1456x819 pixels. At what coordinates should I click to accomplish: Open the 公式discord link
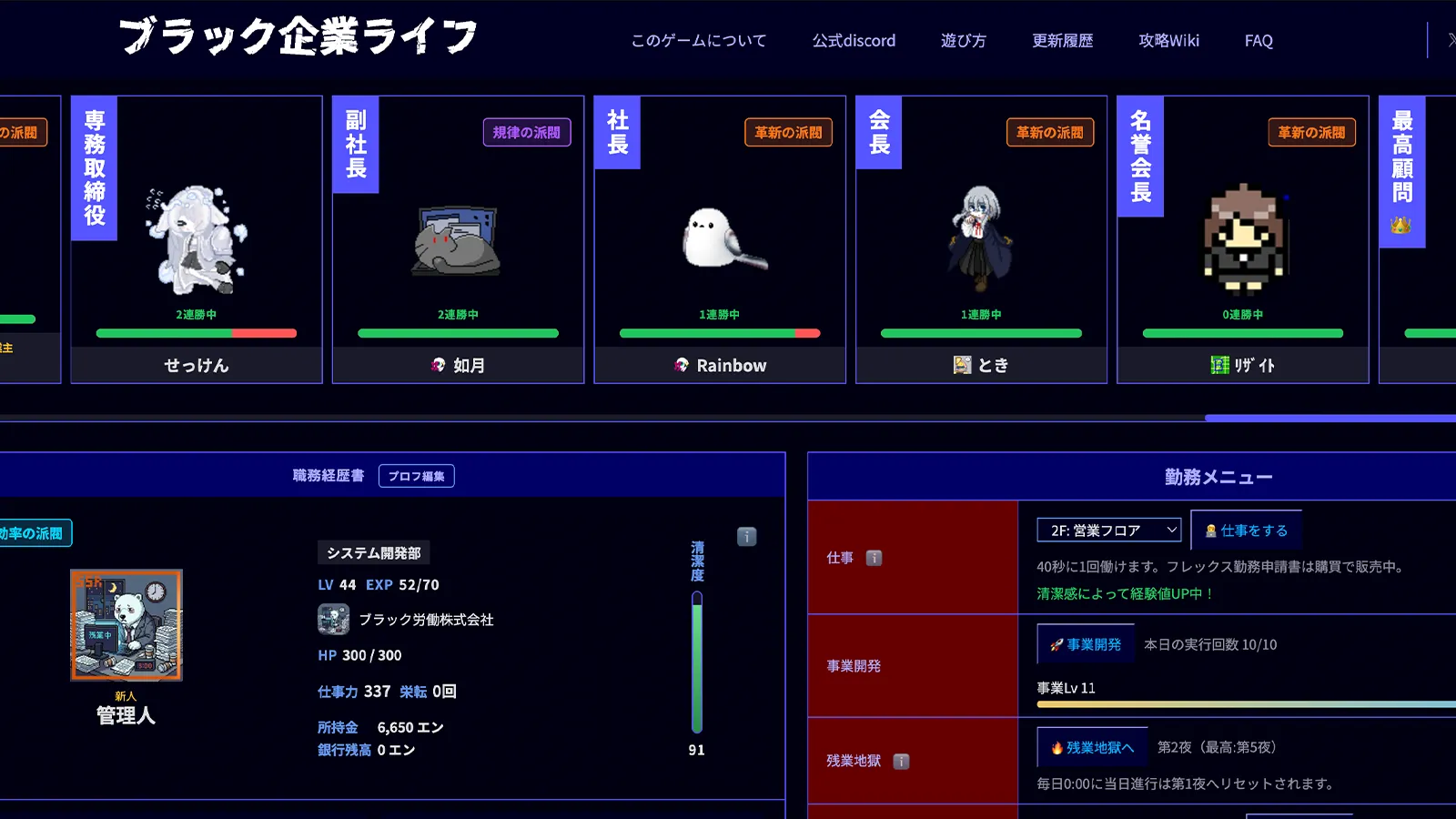point(854,40)
